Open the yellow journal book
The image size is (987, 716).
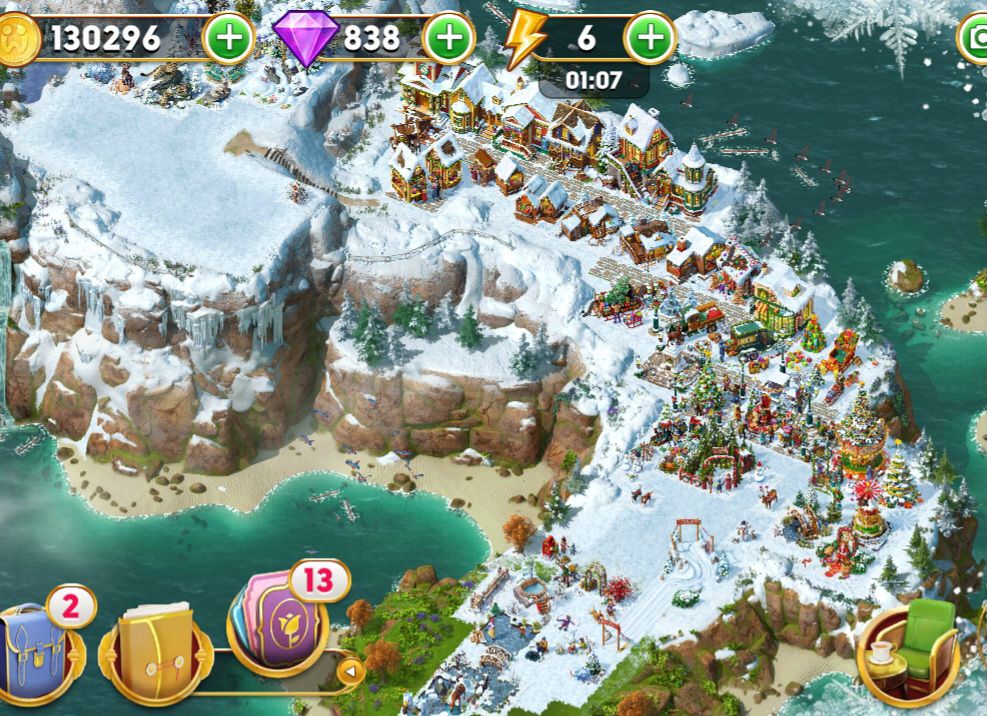coord(154,646)
